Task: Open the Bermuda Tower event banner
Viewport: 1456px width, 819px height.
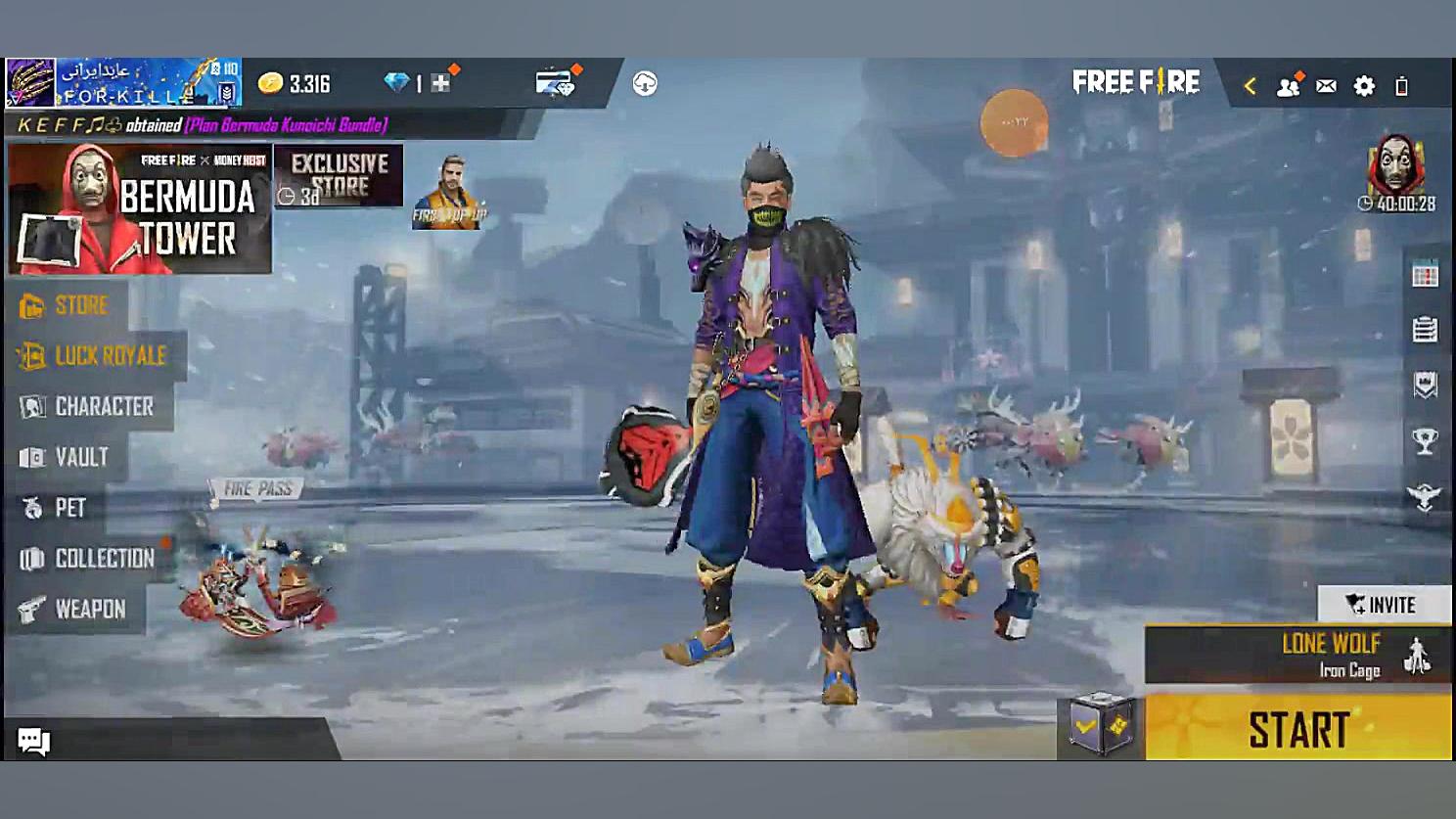Action: (138, 209)
